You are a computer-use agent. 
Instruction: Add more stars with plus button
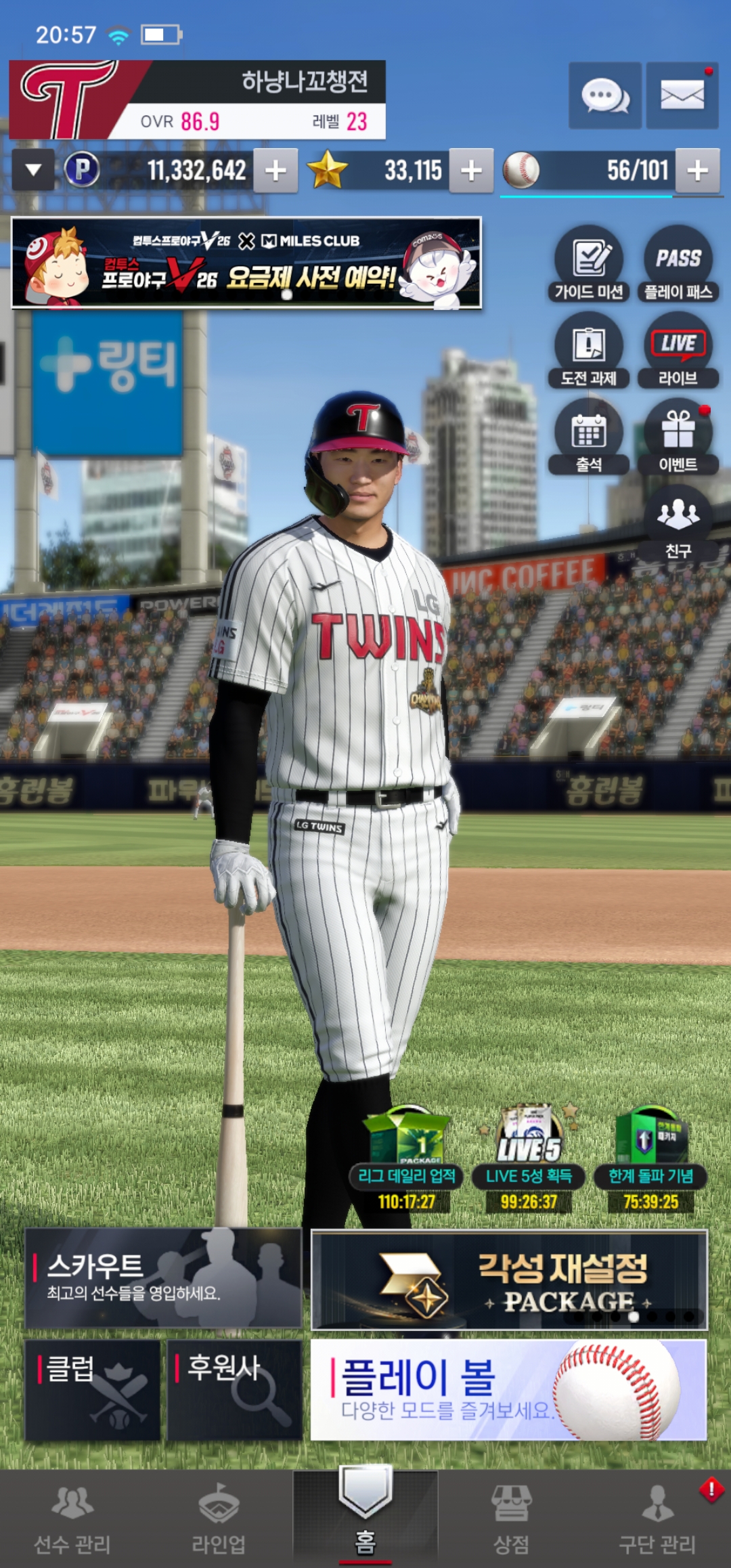pyautogui.click(x=471, y=171)
